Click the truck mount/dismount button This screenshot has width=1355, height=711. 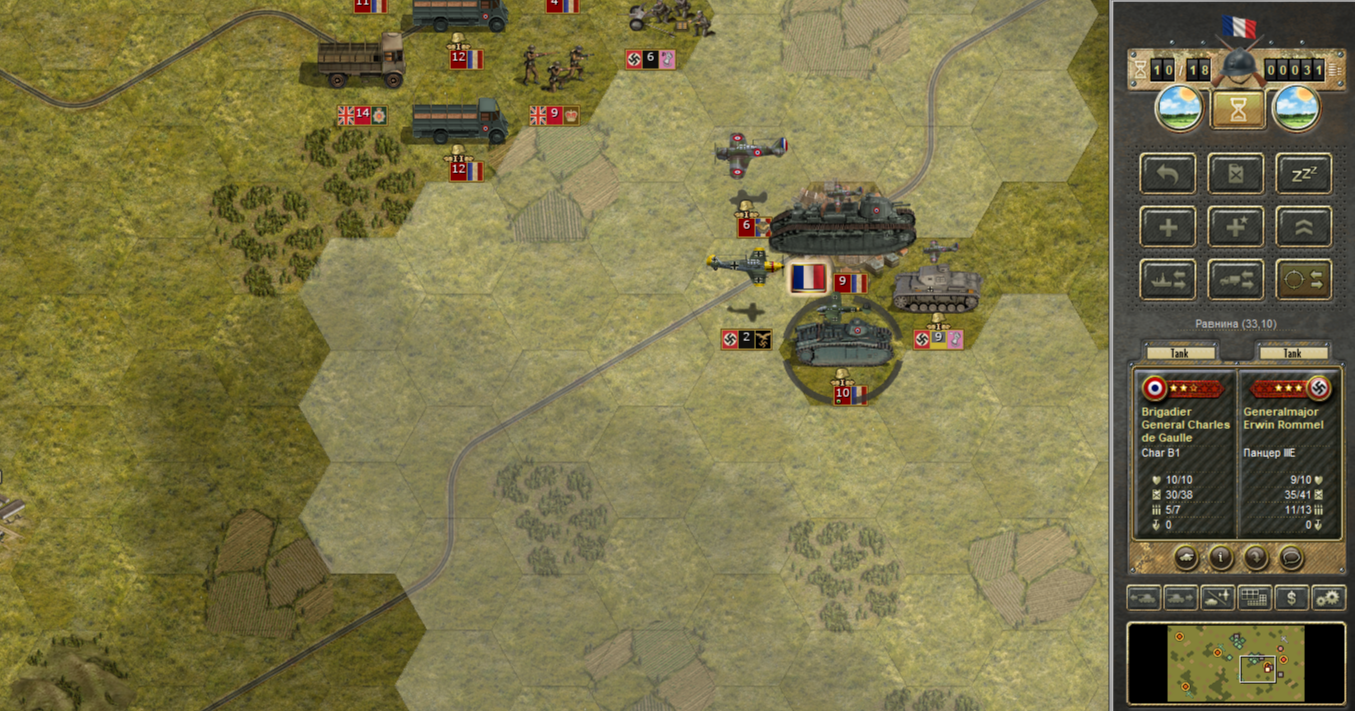(1236, 281)
